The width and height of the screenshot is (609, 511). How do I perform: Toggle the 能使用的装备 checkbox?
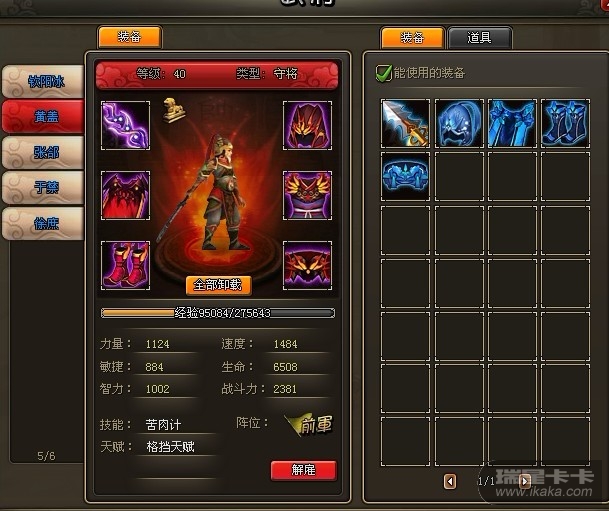tap(383, 73)
